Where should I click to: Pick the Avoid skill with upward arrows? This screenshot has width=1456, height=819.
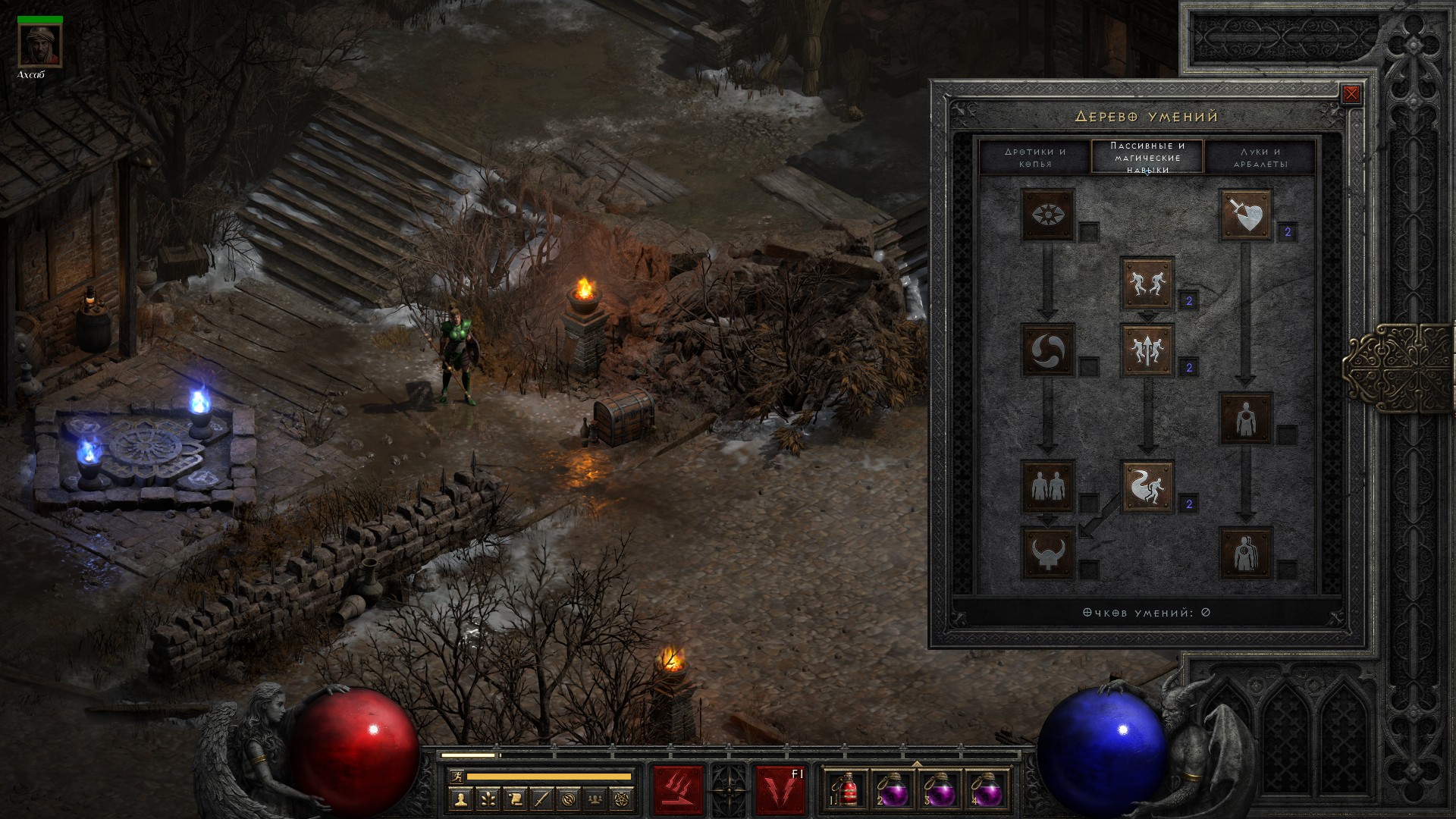(x=1147, y=350)
